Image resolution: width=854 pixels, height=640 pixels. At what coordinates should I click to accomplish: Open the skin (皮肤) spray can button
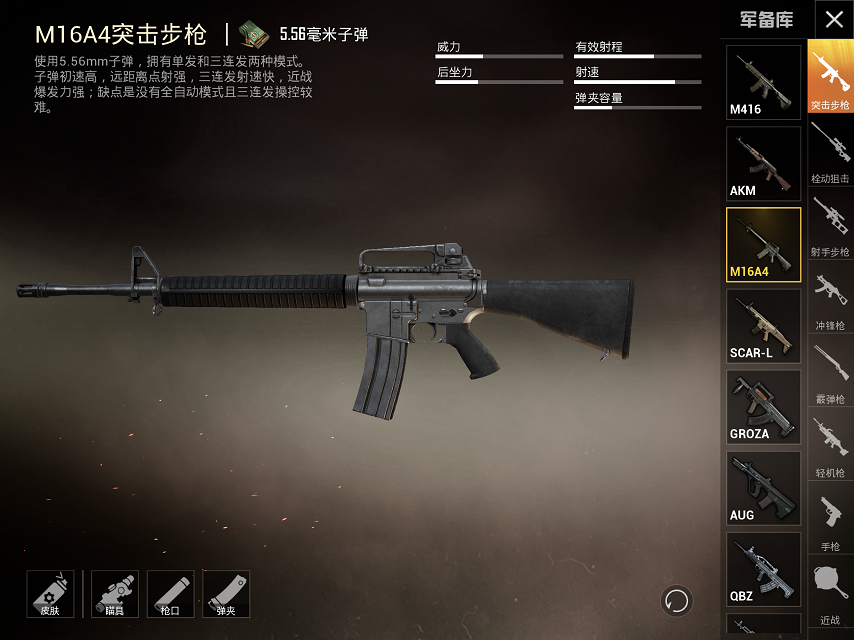[x=50, y=594]
